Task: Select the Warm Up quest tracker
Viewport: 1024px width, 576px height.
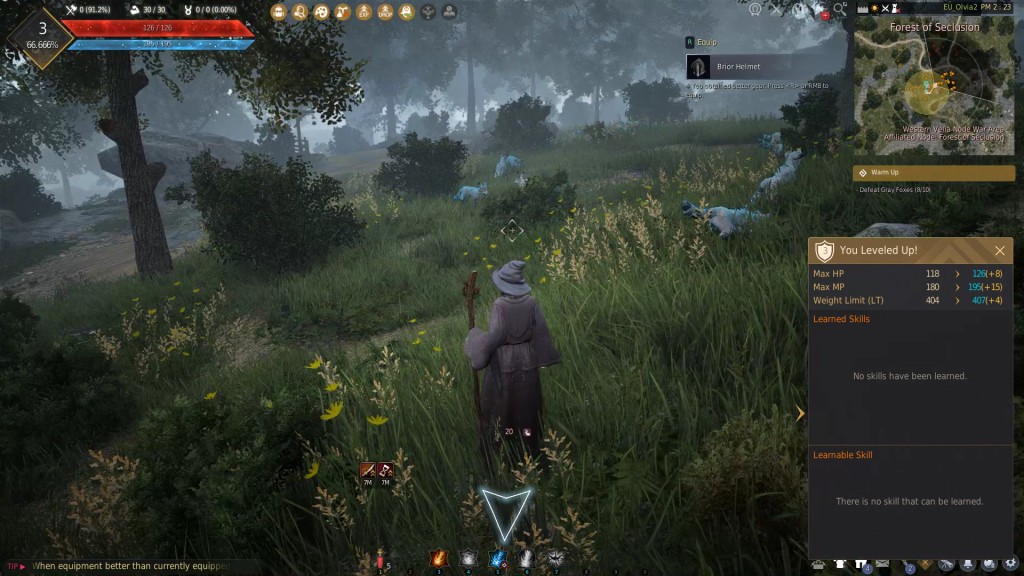Action: [933, 173]
